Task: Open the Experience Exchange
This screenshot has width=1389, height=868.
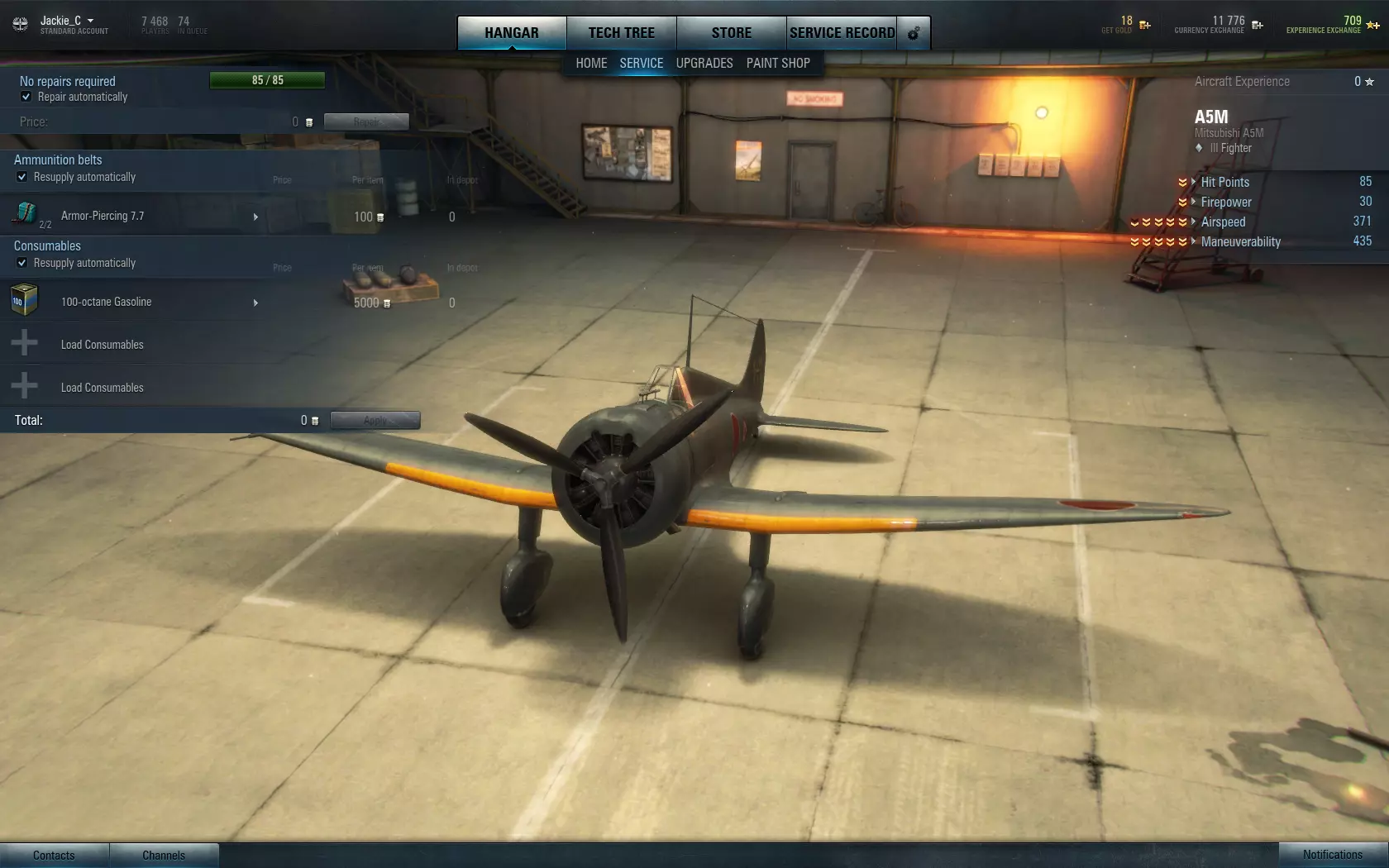Action: [1372, 25]
